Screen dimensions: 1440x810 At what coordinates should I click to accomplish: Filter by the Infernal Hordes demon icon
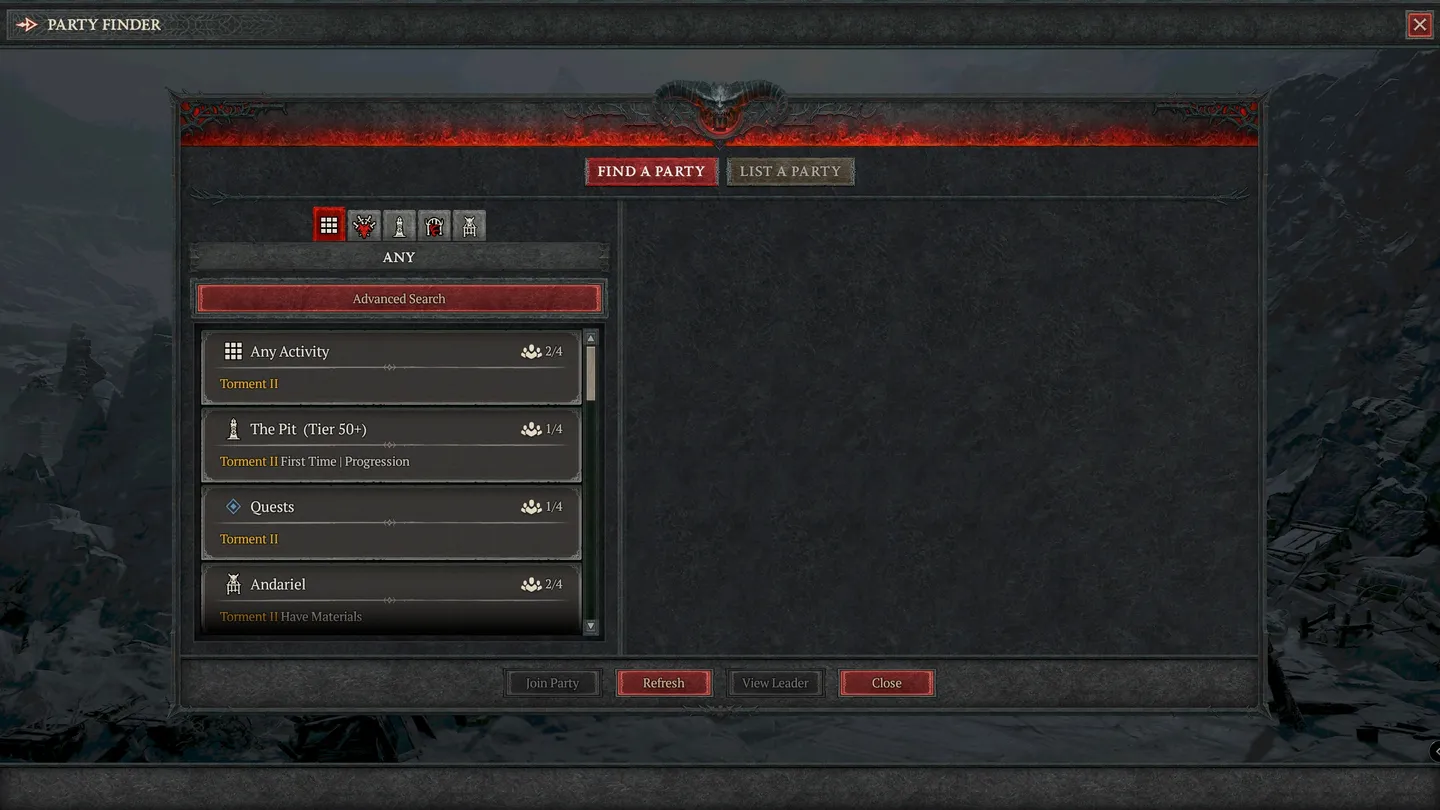[364, 224]
